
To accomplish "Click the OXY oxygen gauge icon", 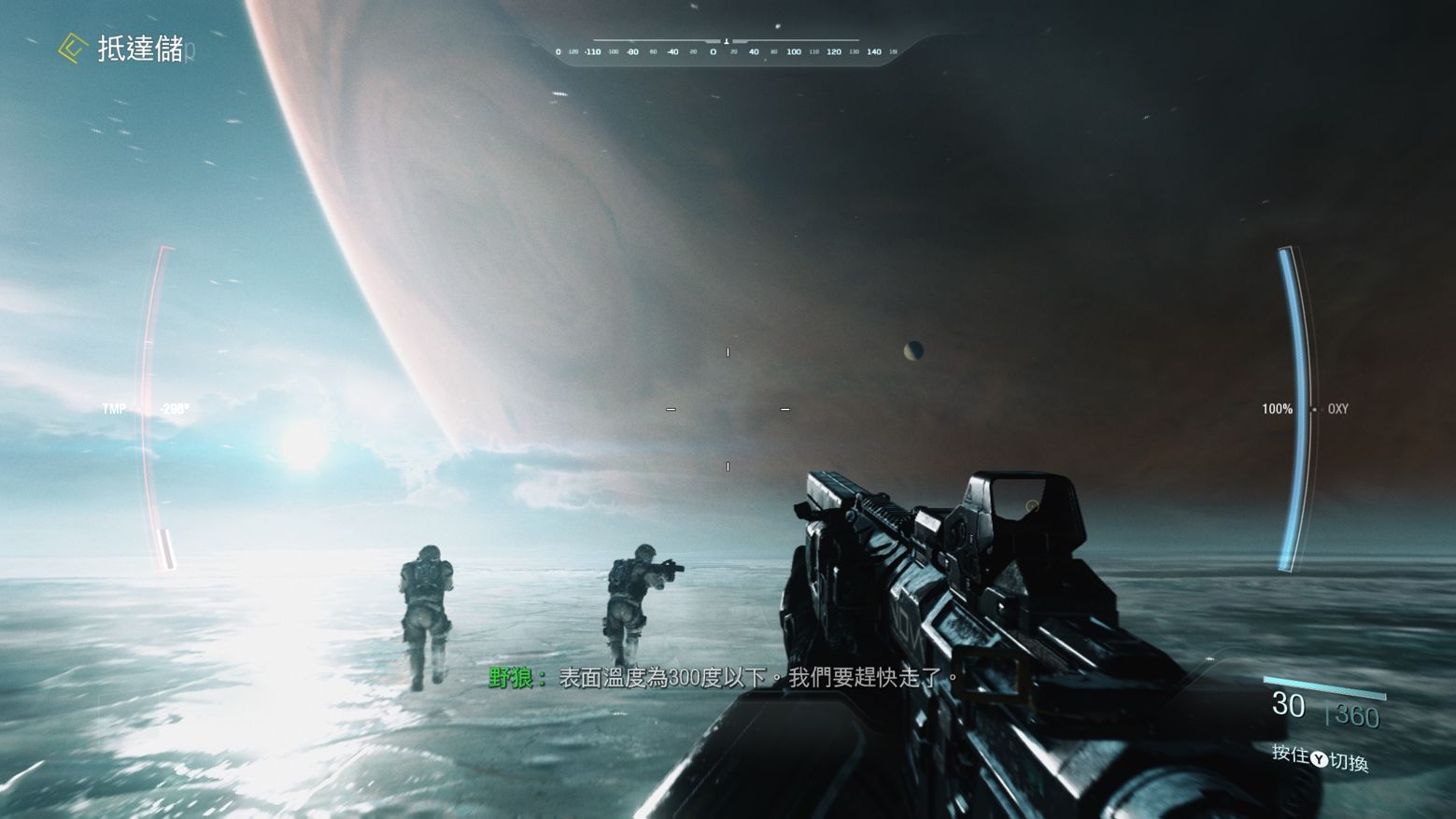I will coord(1336,409).
